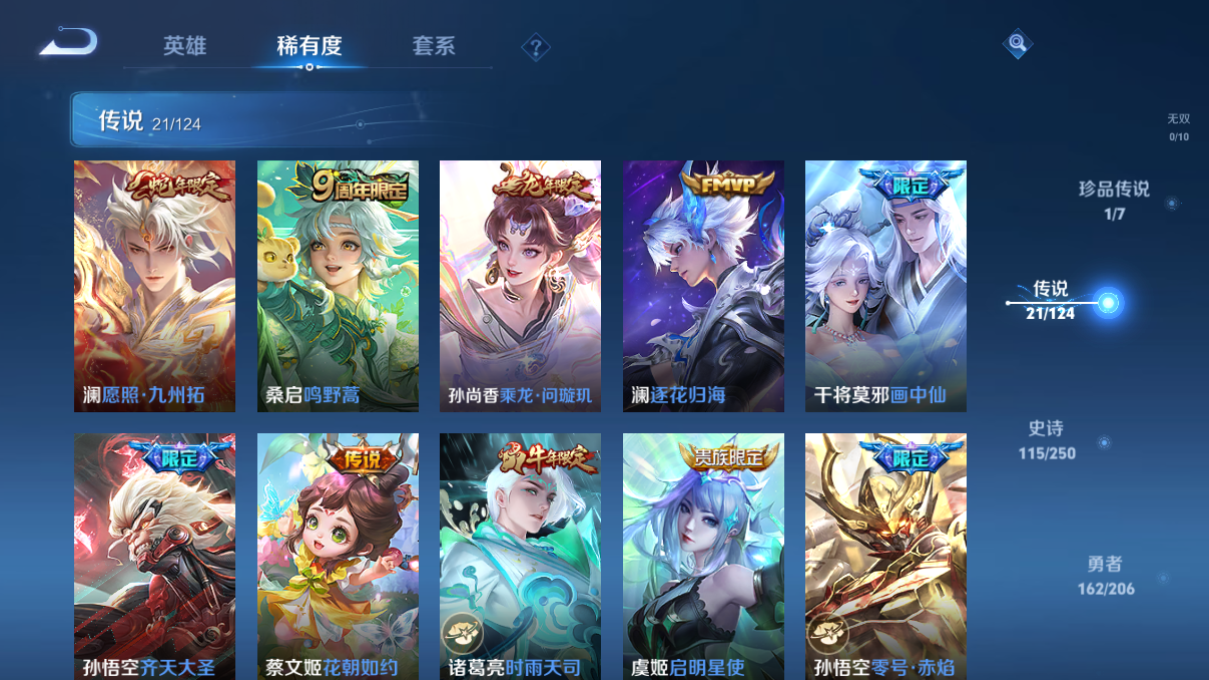This screenshot has height=680, width=1209.
Task: Open the 澜 愿照·九州拓 skin card
Action: (155, 286)
